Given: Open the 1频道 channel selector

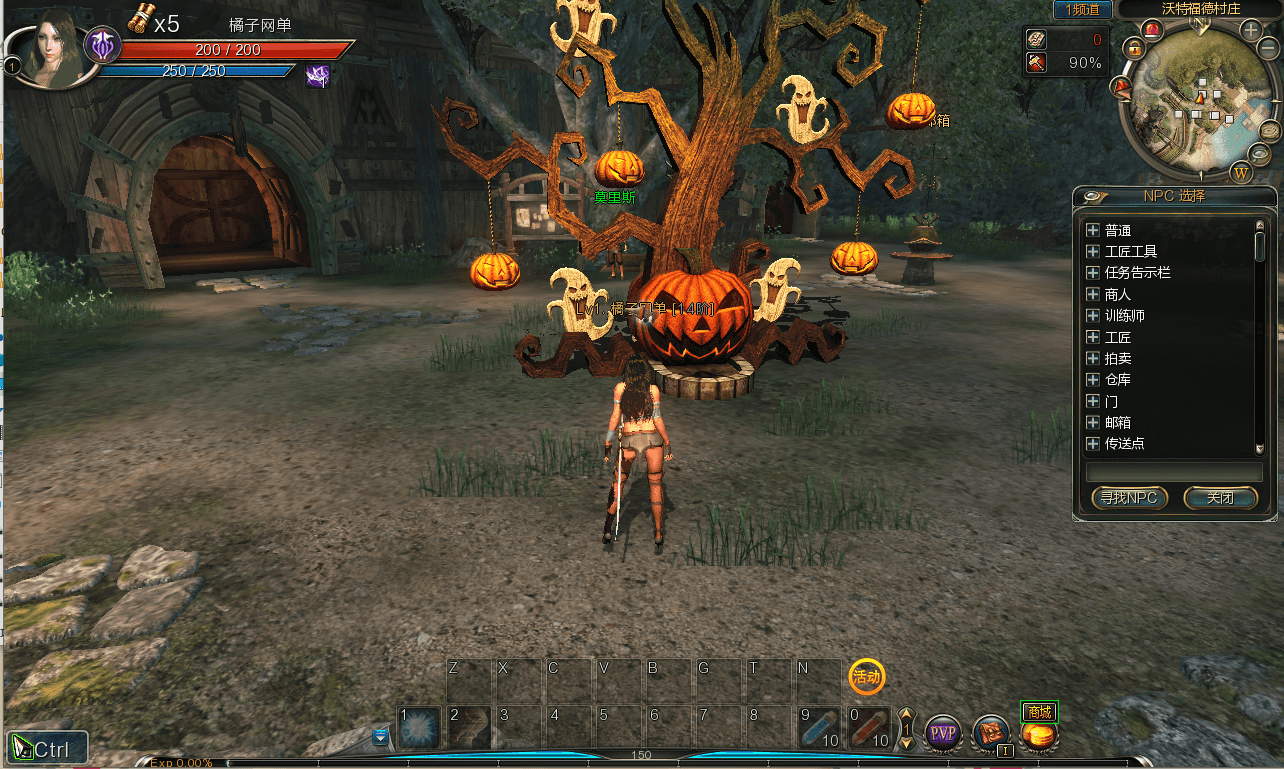Looking at the screenshot, I should coord(1082,9).
